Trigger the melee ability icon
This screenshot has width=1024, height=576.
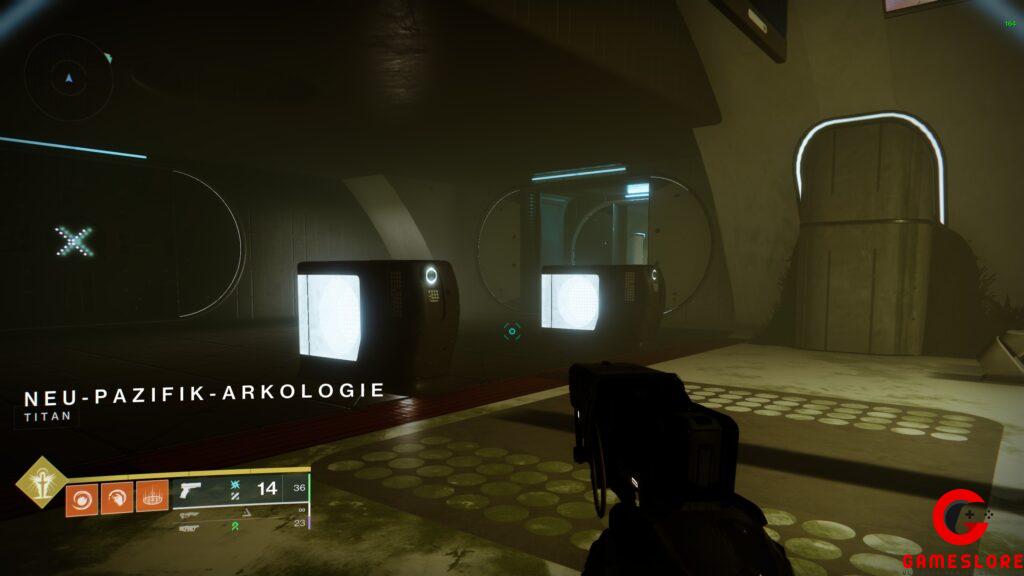point(117,497)
